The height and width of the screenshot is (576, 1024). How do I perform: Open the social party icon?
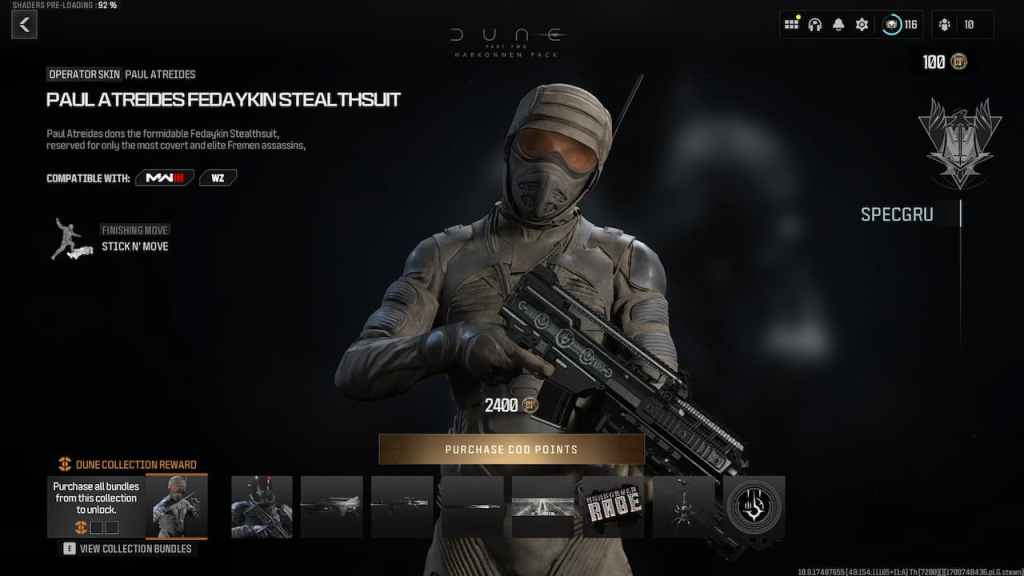coord(962,25)
